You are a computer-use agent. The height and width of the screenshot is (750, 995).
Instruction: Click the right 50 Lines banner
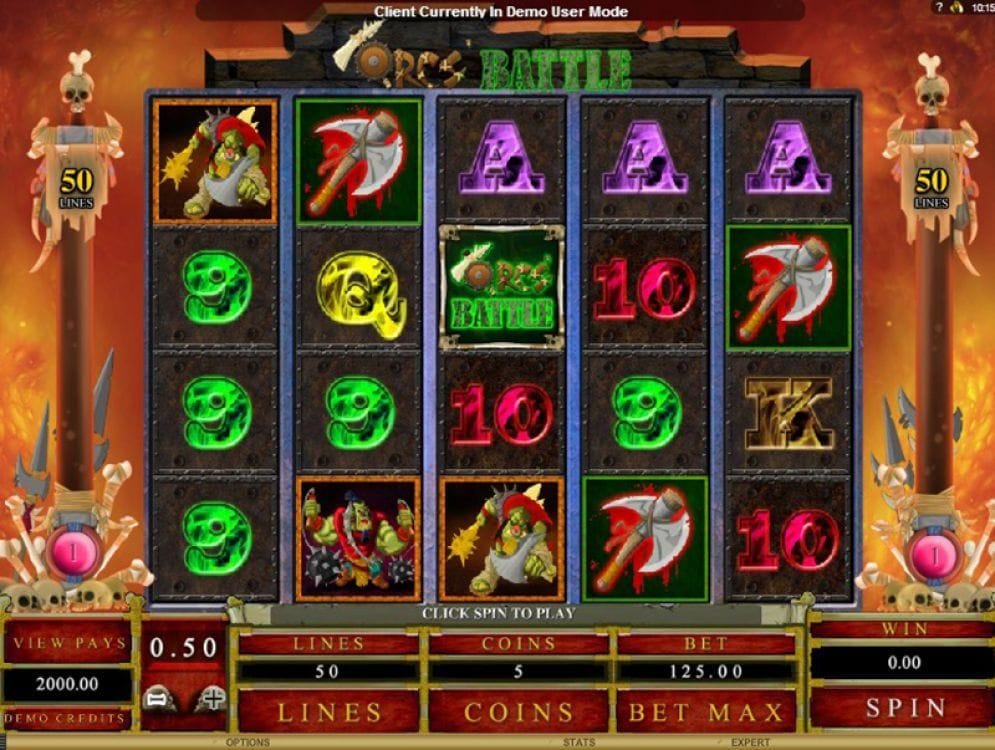(931, 186)
